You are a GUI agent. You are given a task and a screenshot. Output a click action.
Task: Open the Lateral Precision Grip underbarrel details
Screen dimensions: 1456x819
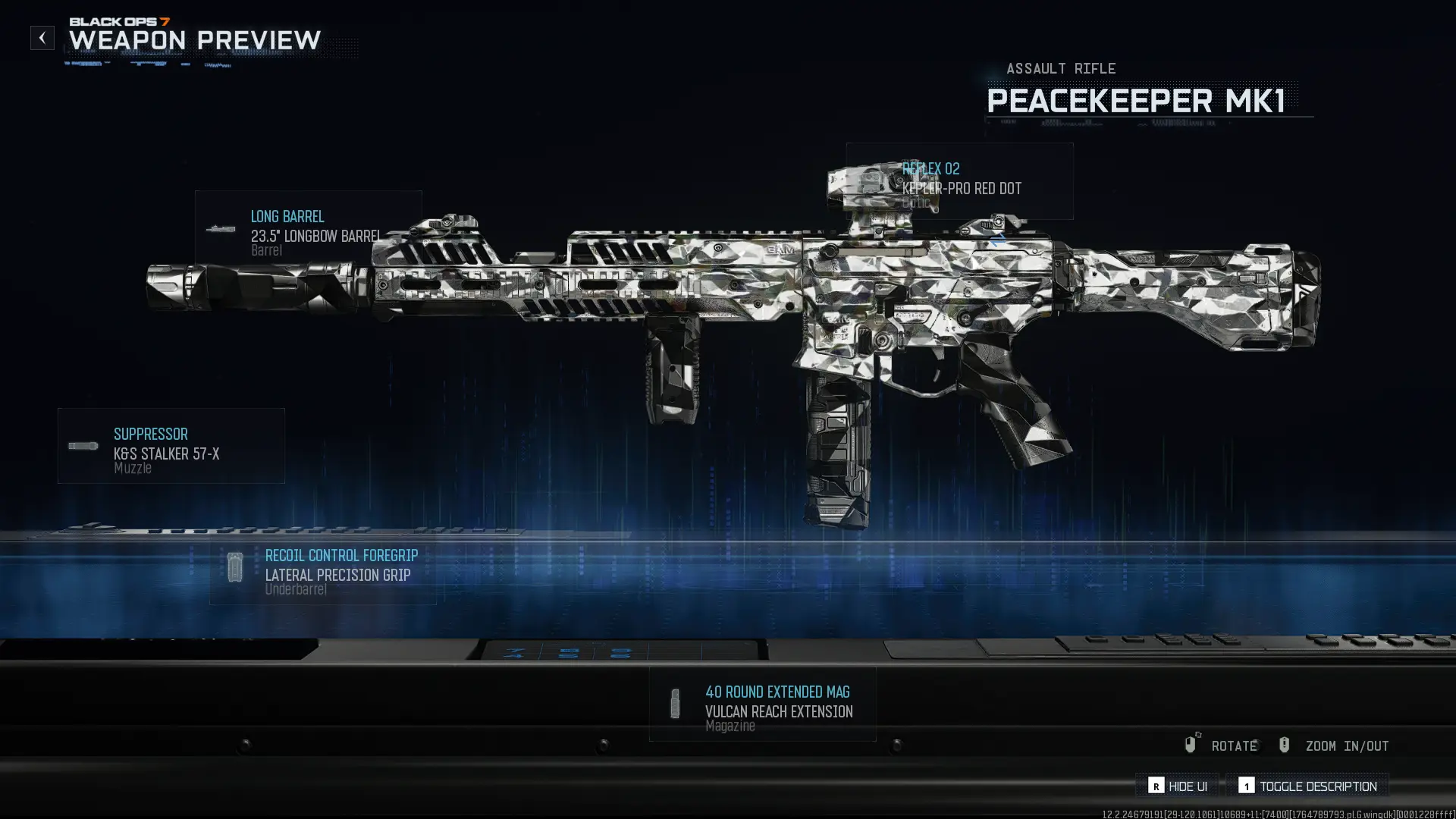click(x=337, y=575)
